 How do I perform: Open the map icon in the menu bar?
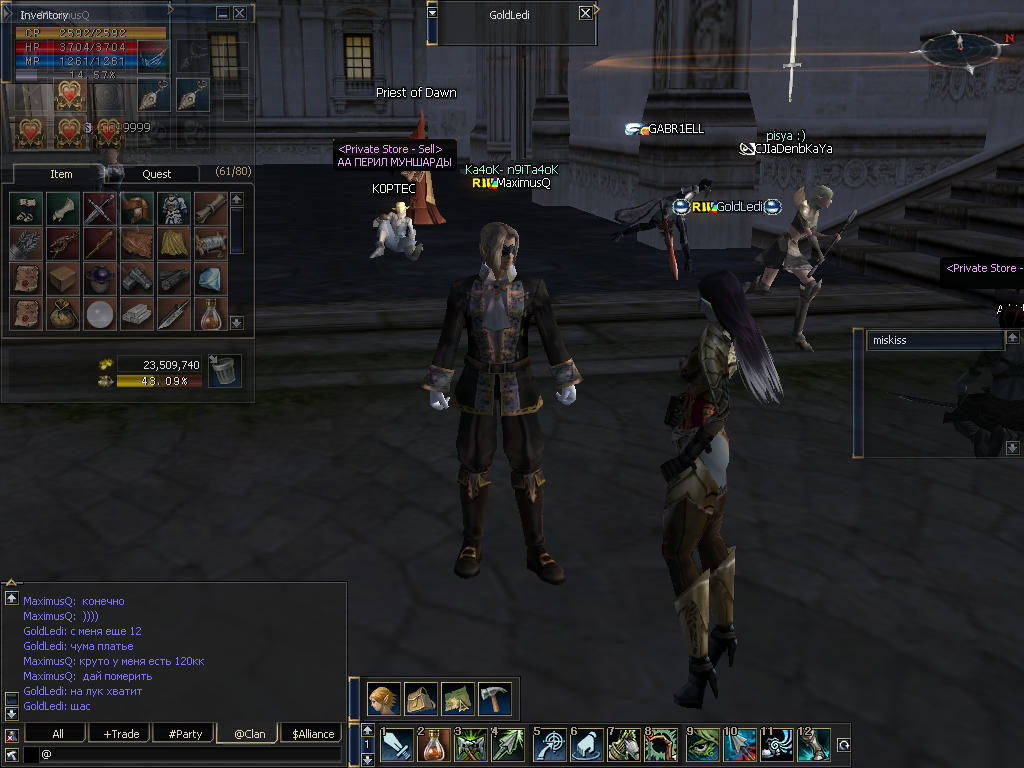[458, 698]
